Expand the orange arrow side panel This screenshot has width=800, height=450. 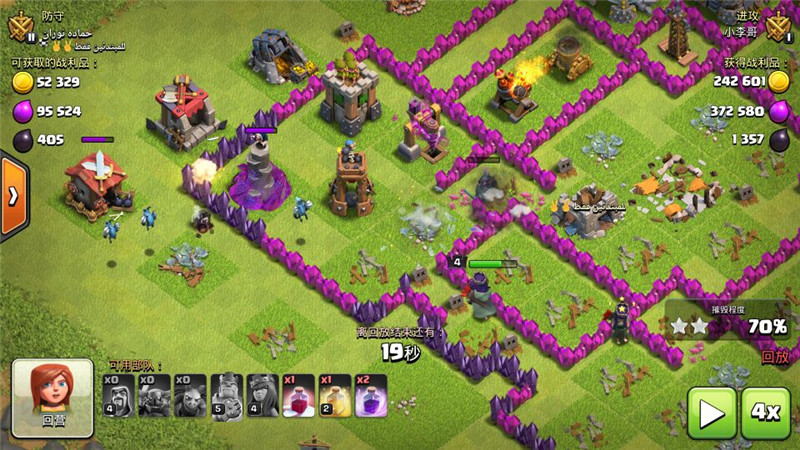click(12, 195)
